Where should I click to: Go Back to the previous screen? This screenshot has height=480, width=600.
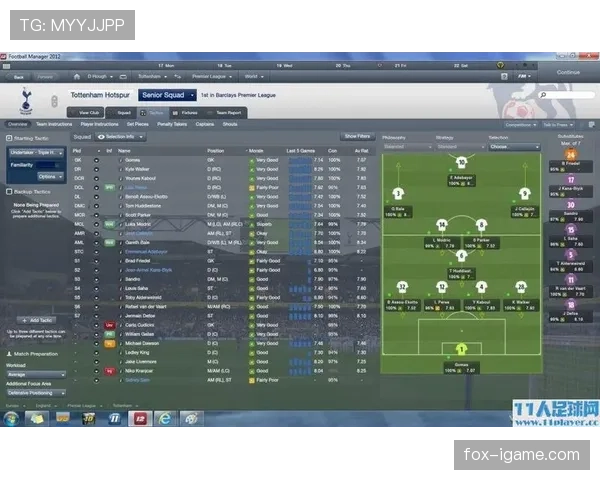[x=18, y=76]
